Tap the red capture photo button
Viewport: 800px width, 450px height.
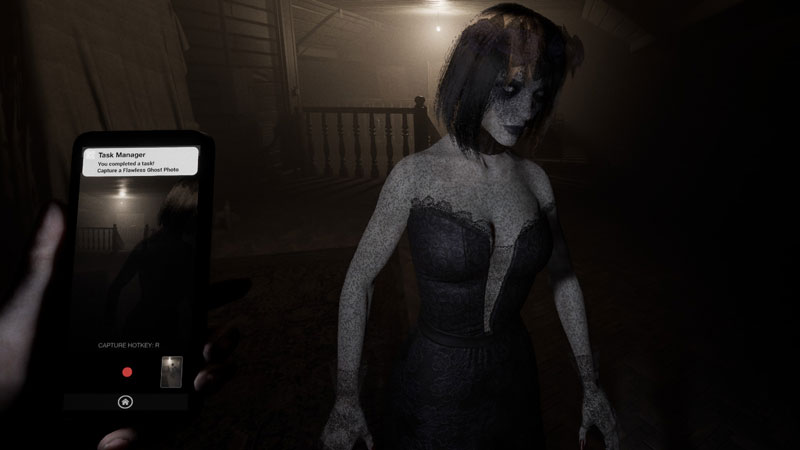[127, 372]
